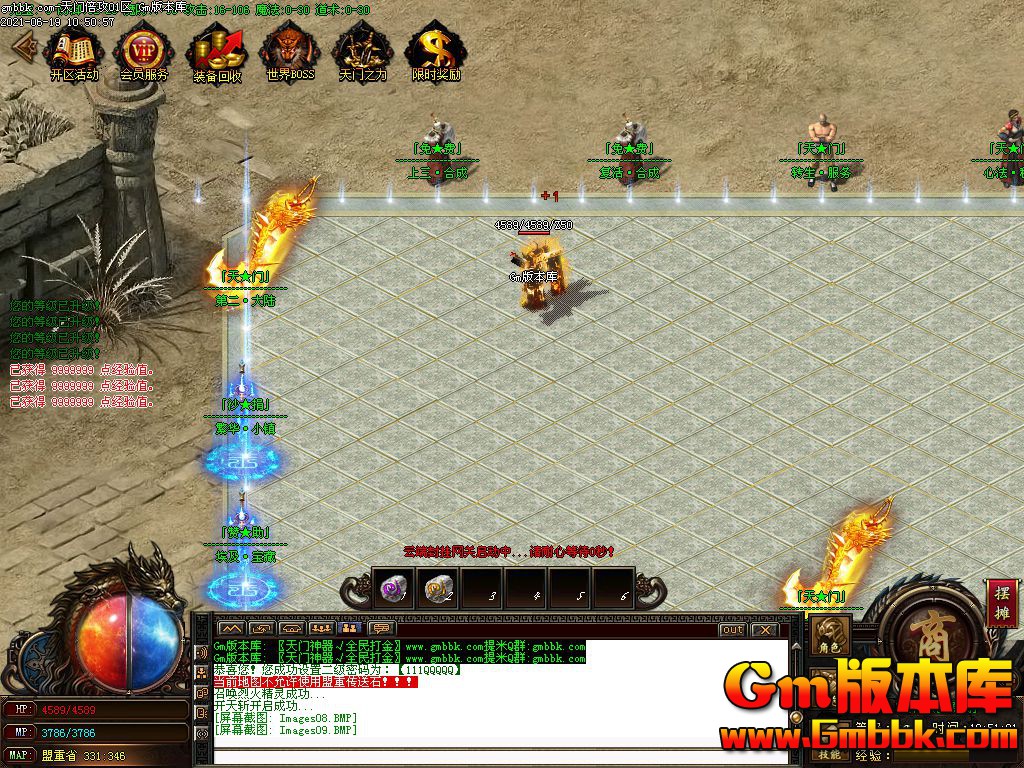
Task: Open the 装备回收 equipment recycling icon
Action: (x=217, y=52)
